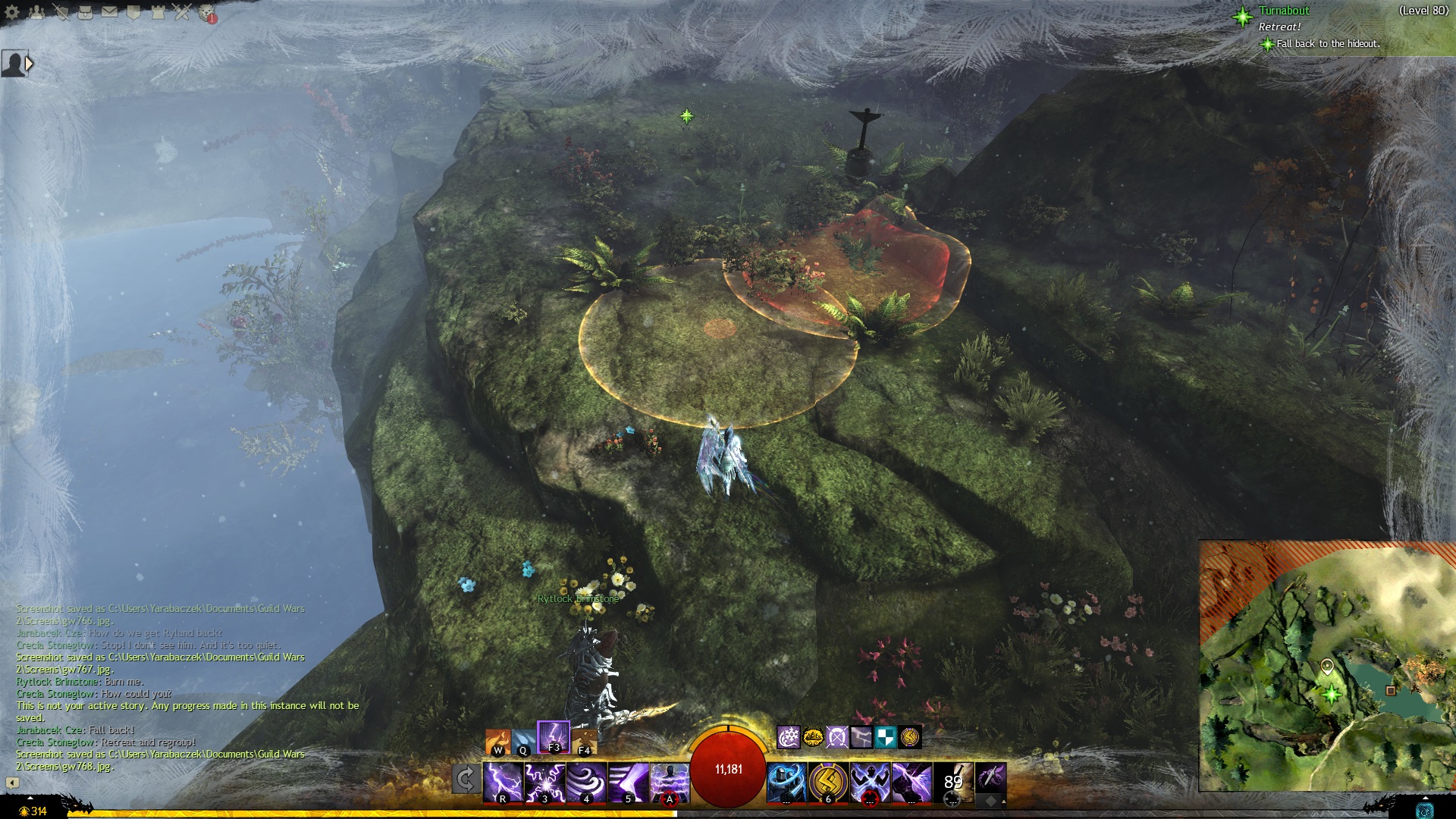Open the inventory bag icon
Viewport: 1456px width, 819px height.
tap(85, 12)
